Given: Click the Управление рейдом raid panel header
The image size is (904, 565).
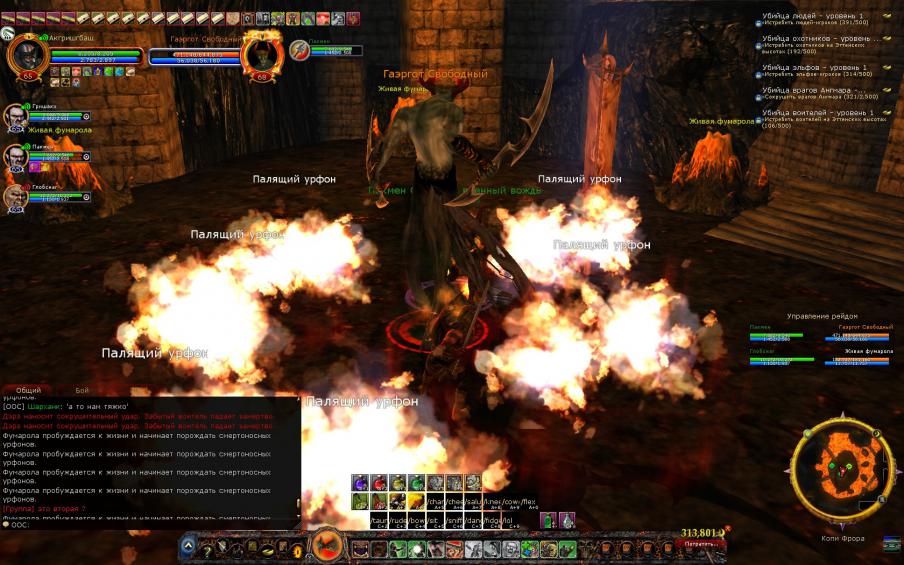Looking at the screenshot, I should [822, 316].
